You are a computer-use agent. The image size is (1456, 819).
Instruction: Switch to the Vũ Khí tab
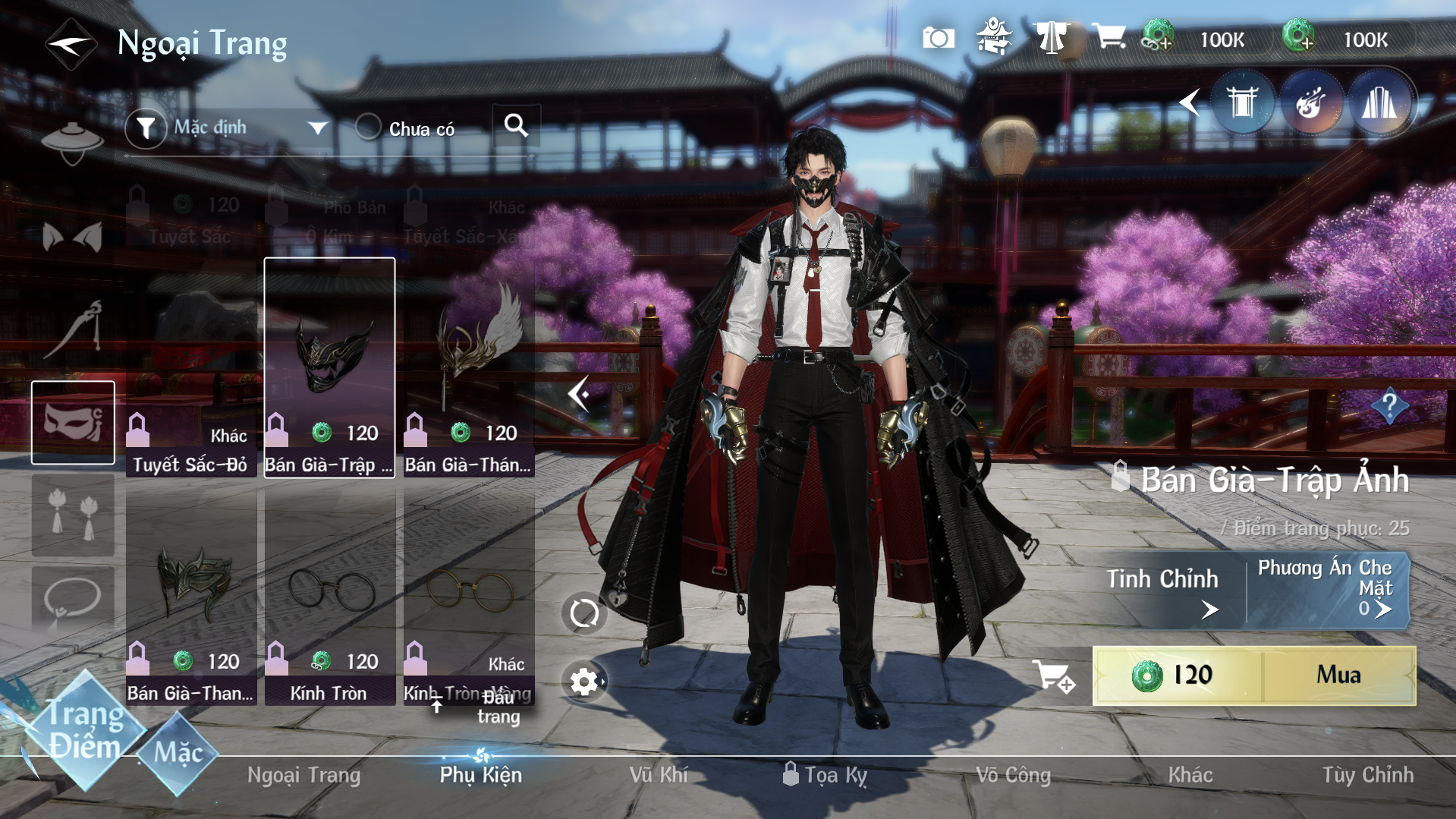tap(658, 775)
